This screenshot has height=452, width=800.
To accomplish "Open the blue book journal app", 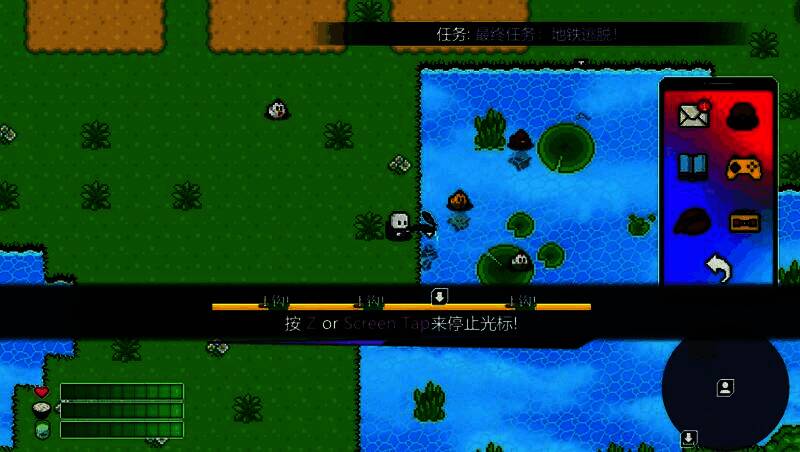I will click(x=693, y=167).
